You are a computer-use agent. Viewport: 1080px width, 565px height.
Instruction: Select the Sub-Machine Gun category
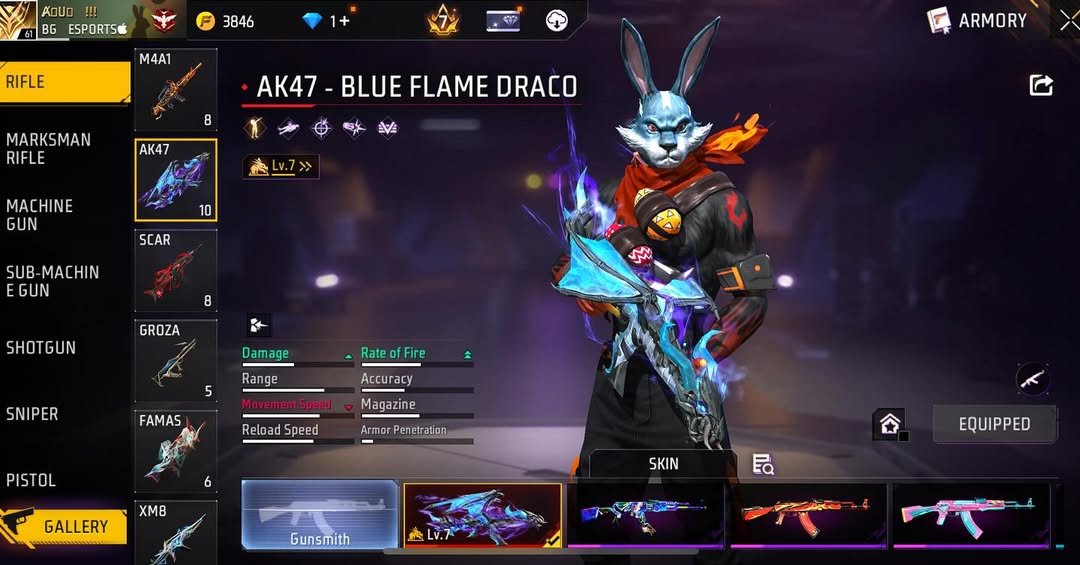click(x=52, y=281)
